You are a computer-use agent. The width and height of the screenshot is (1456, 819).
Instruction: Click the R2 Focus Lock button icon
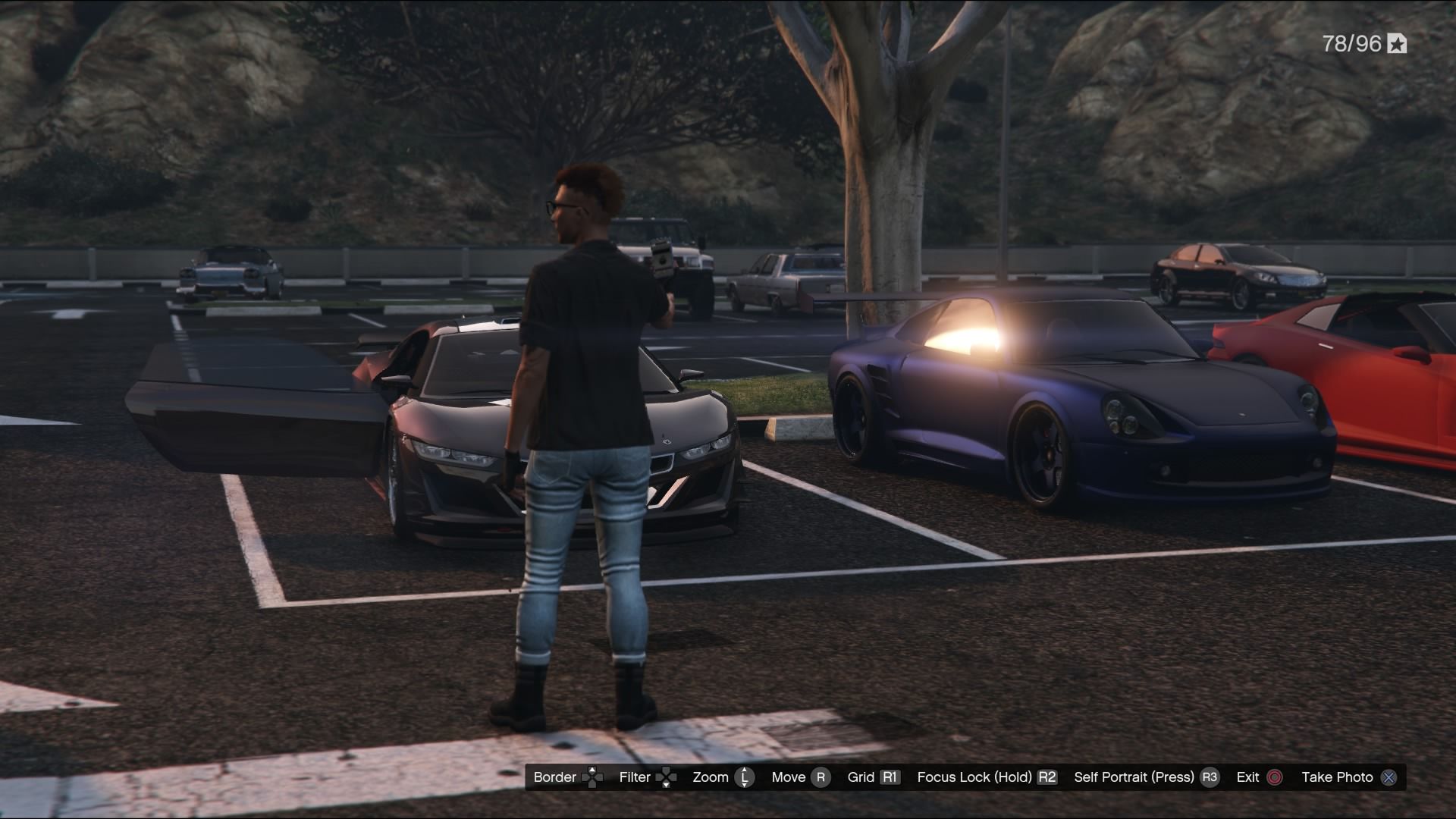coord(1047,777)
